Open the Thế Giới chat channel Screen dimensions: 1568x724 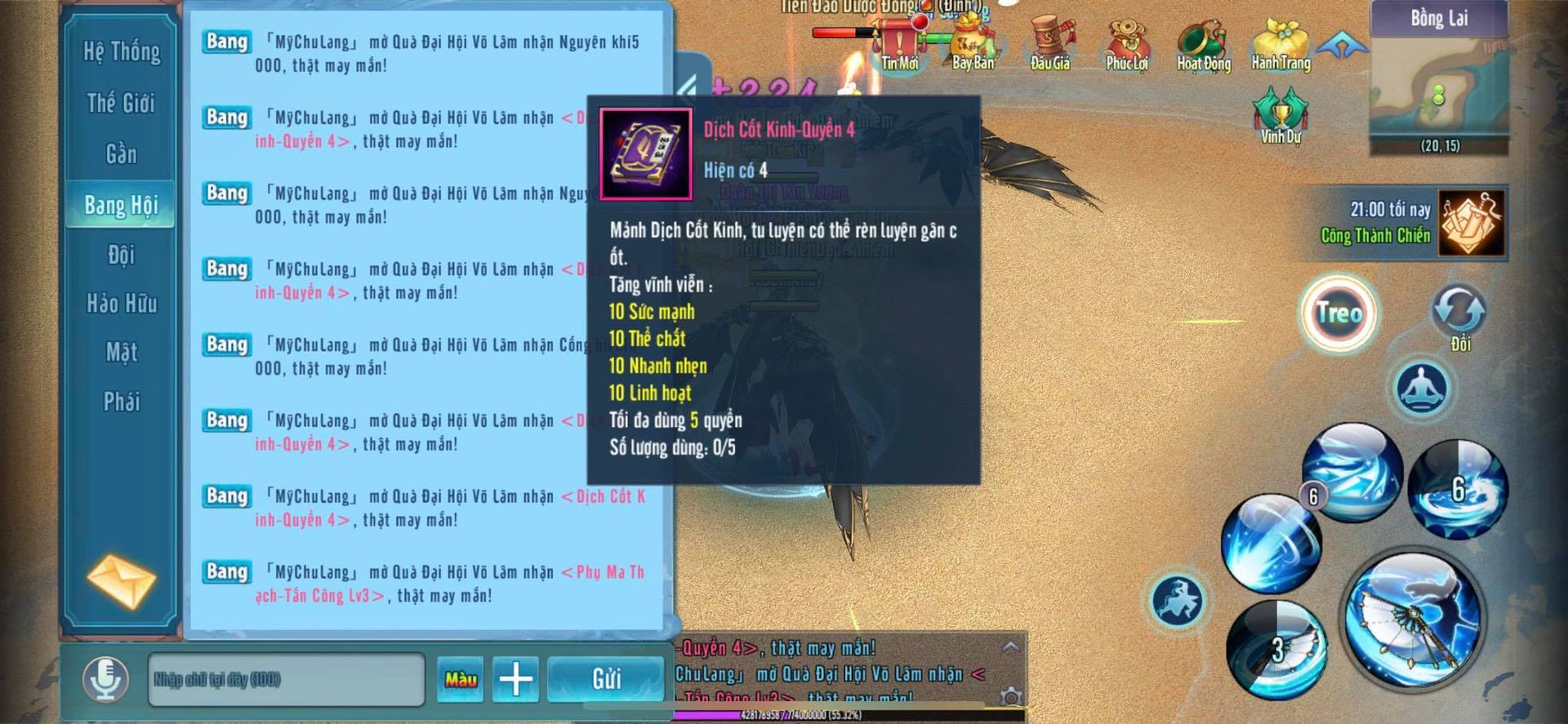tap(122, 104)
